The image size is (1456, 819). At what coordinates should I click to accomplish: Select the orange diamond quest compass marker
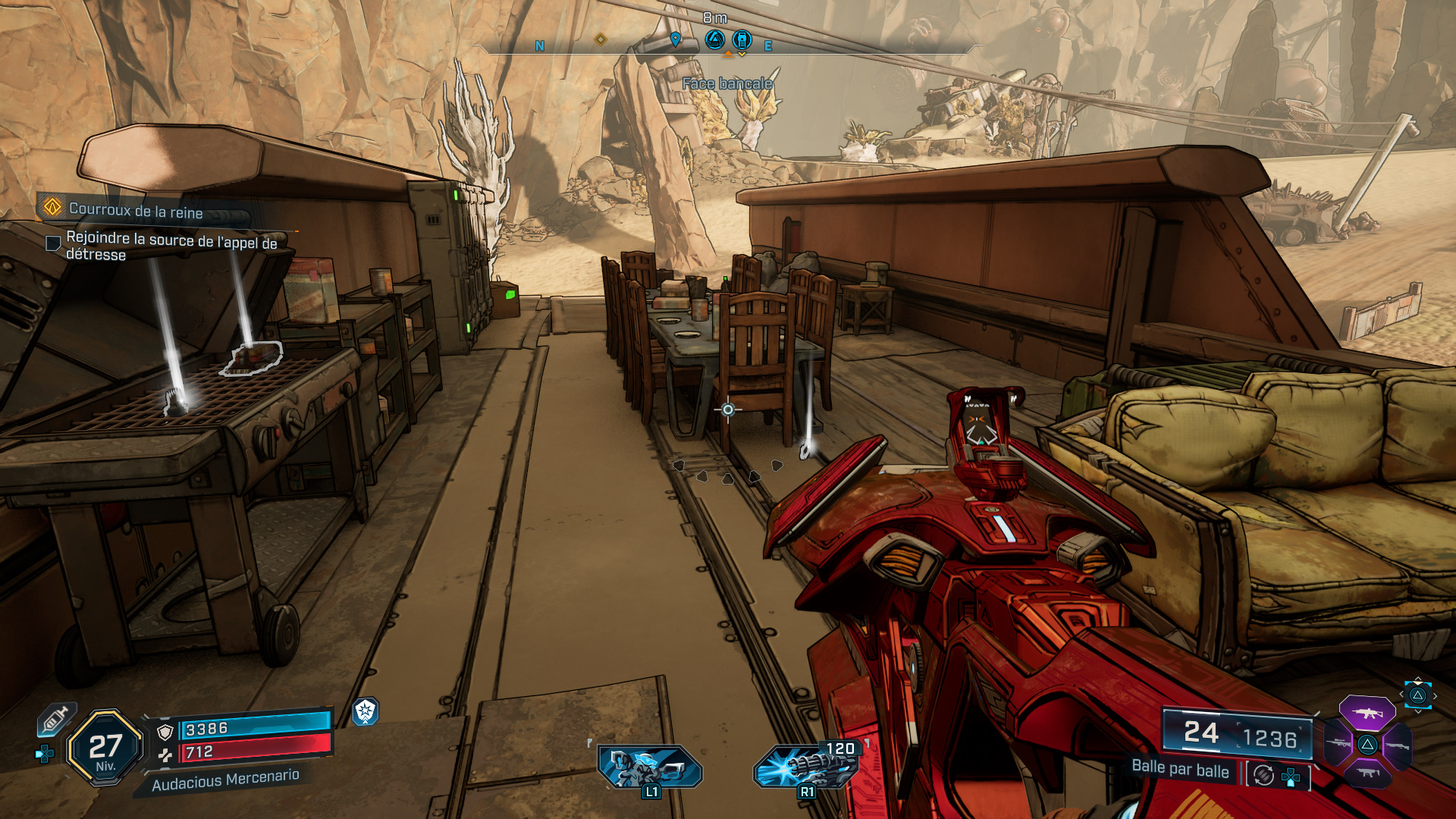(x=600, y=39)
